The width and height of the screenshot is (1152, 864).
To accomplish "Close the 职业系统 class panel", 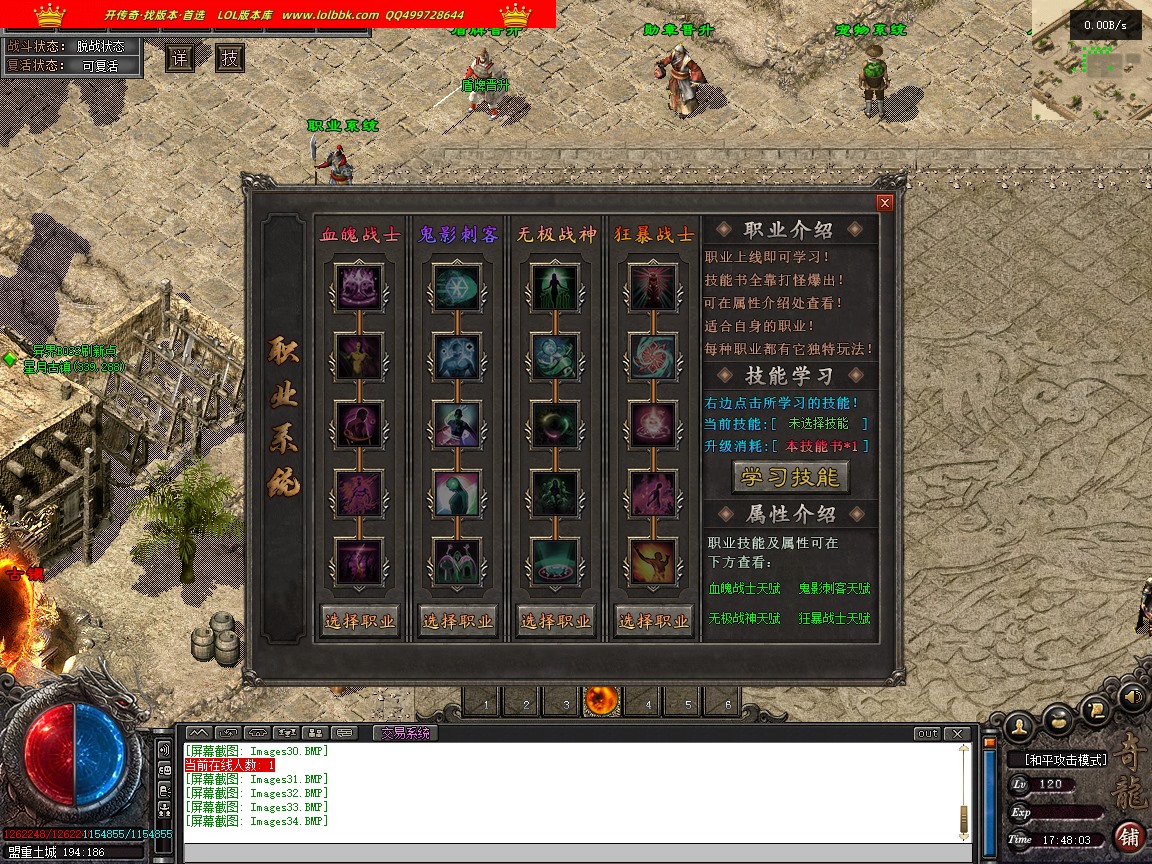I will [884, 203].
